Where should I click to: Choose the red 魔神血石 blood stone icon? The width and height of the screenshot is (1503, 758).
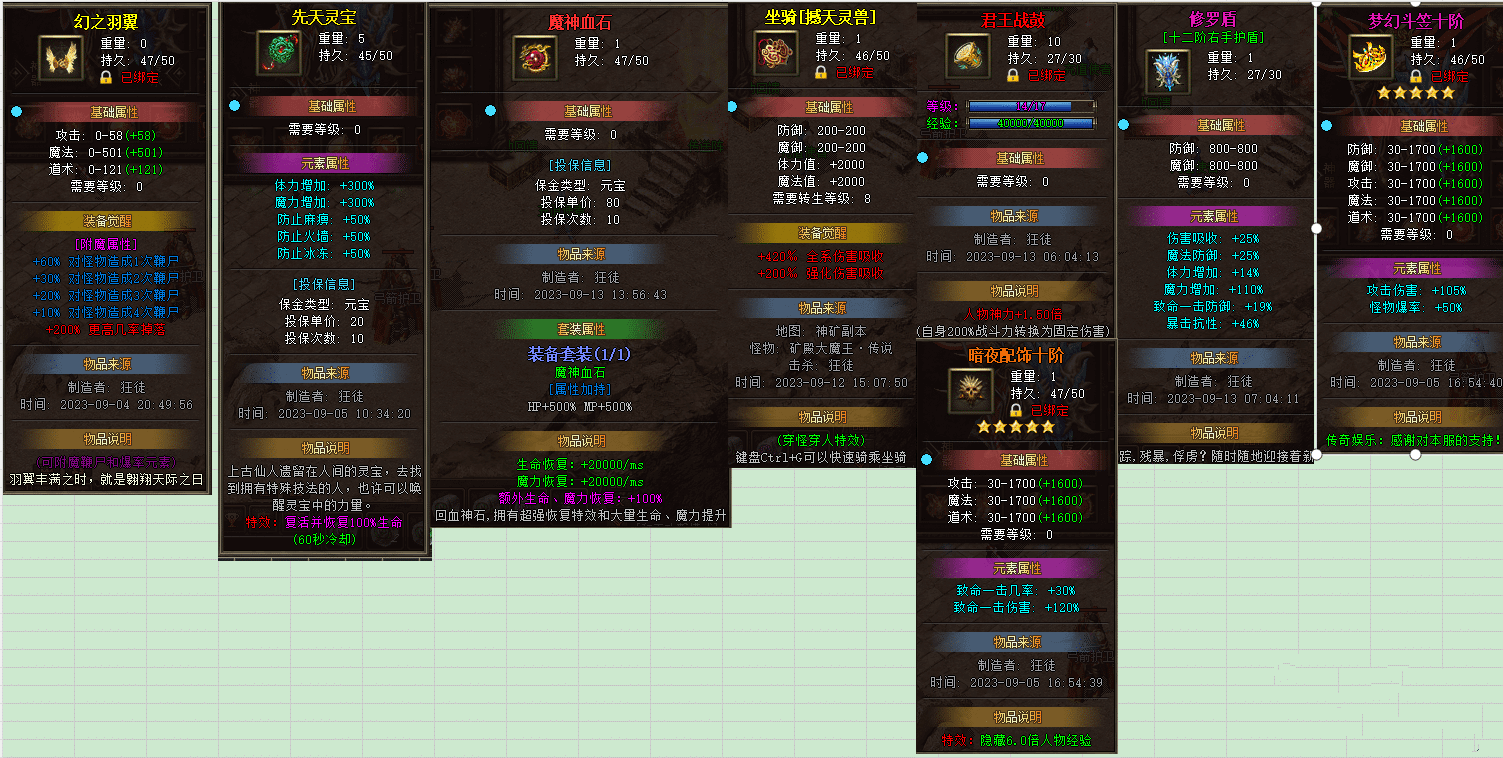point(535,58)
